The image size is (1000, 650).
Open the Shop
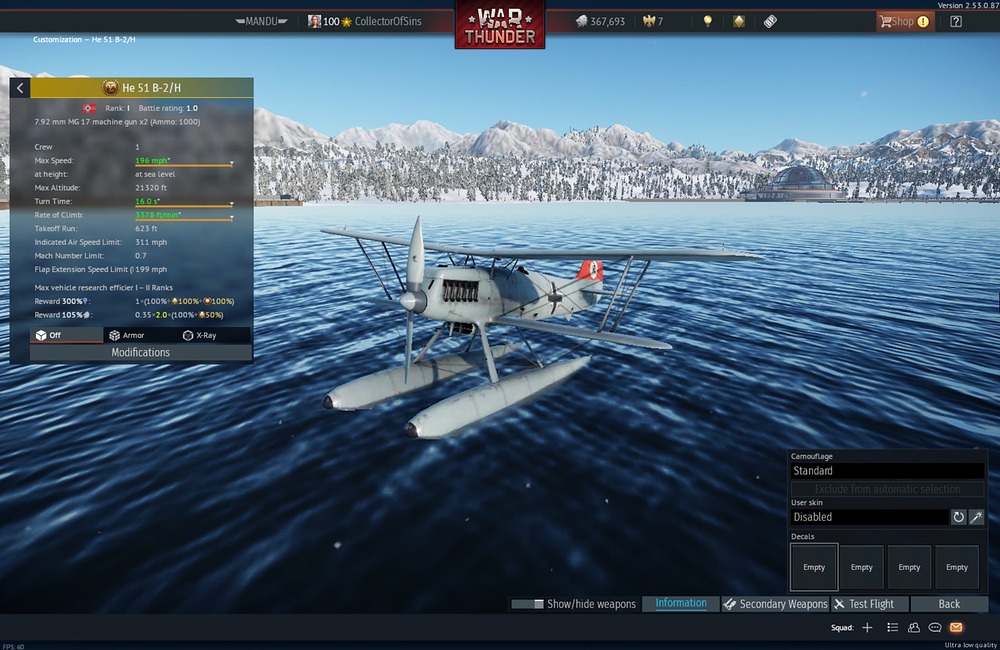click(903, 21)
